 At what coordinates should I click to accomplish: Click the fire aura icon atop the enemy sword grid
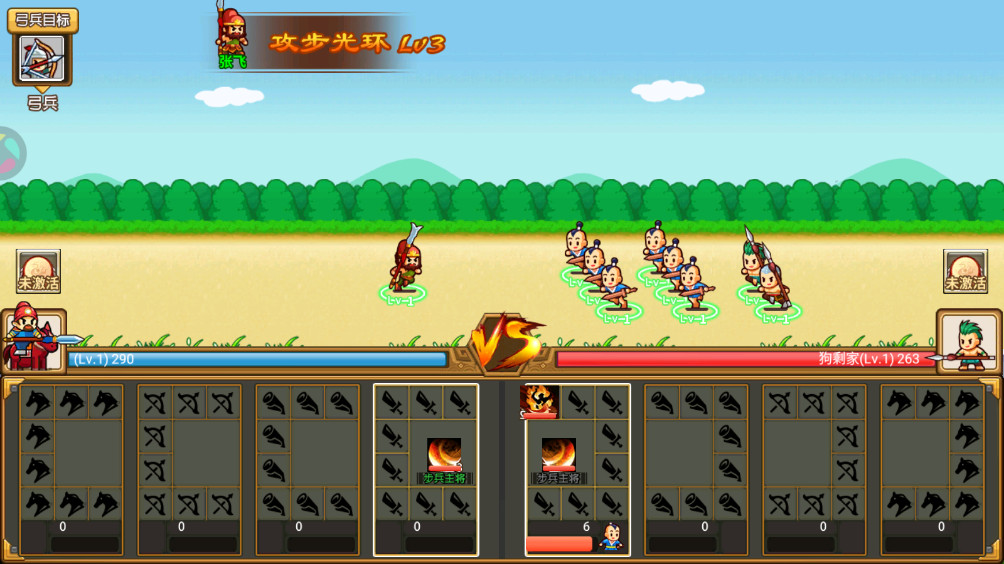point(541,401)
